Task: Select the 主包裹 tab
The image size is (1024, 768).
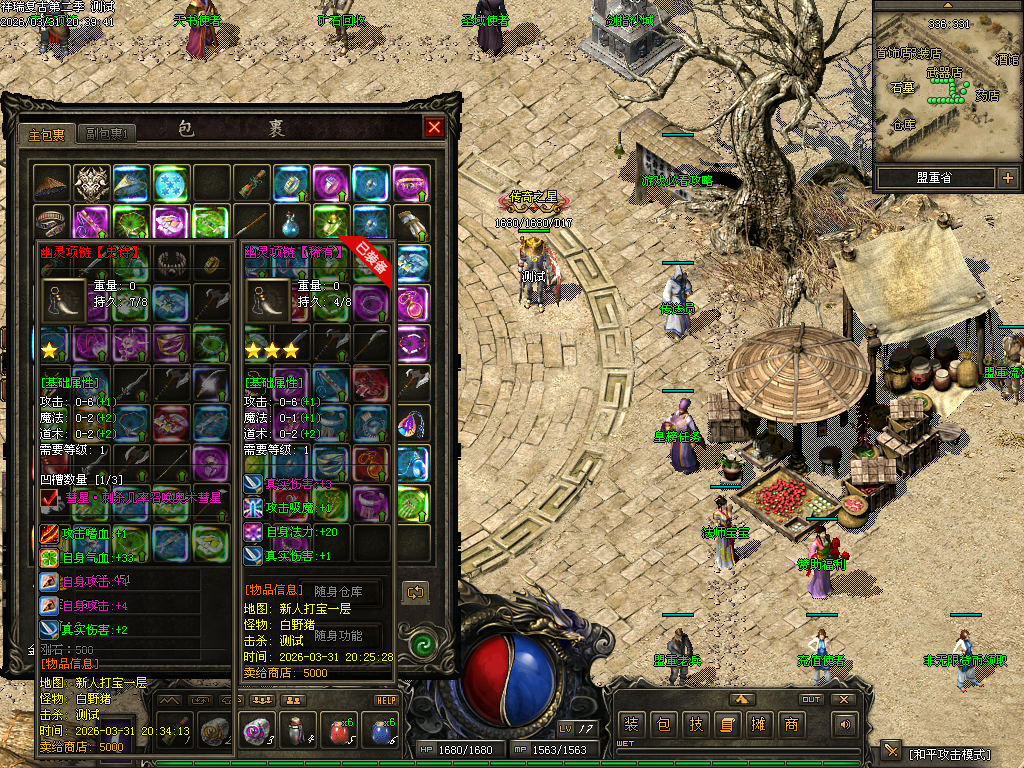Action: click(46, 132)
